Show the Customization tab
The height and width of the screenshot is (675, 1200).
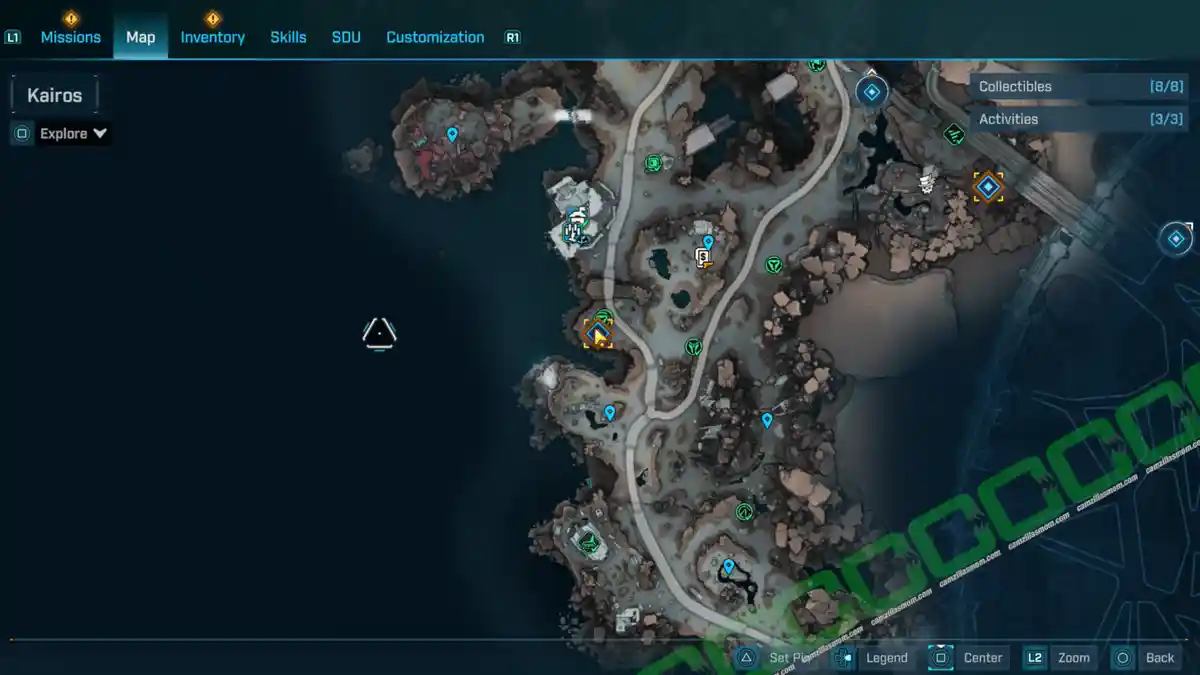pyautogui.click(x=435, y=37)
